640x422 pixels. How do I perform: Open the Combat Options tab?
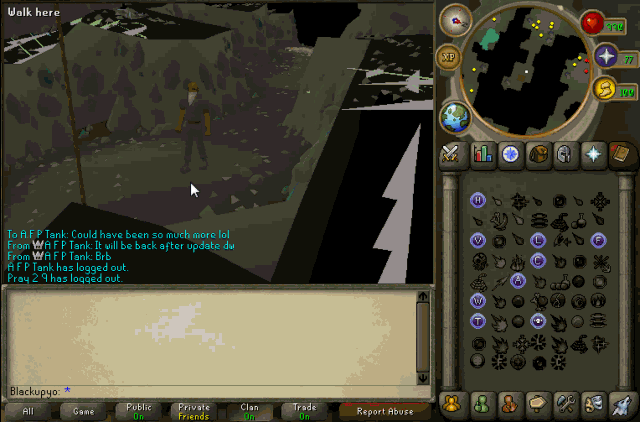pyautogui.click(x=453, y=153)
